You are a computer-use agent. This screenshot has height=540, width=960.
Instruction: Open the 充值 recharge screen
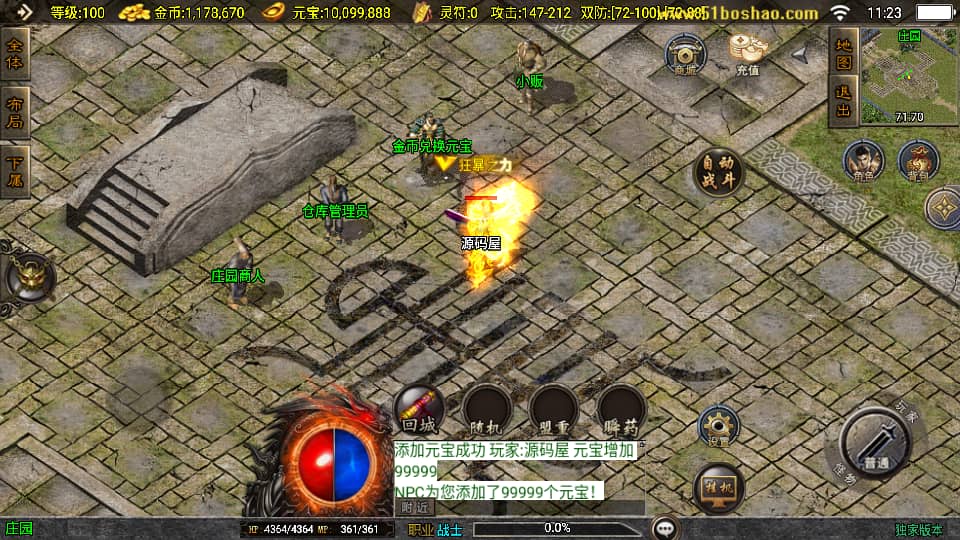tap(746, 54)
